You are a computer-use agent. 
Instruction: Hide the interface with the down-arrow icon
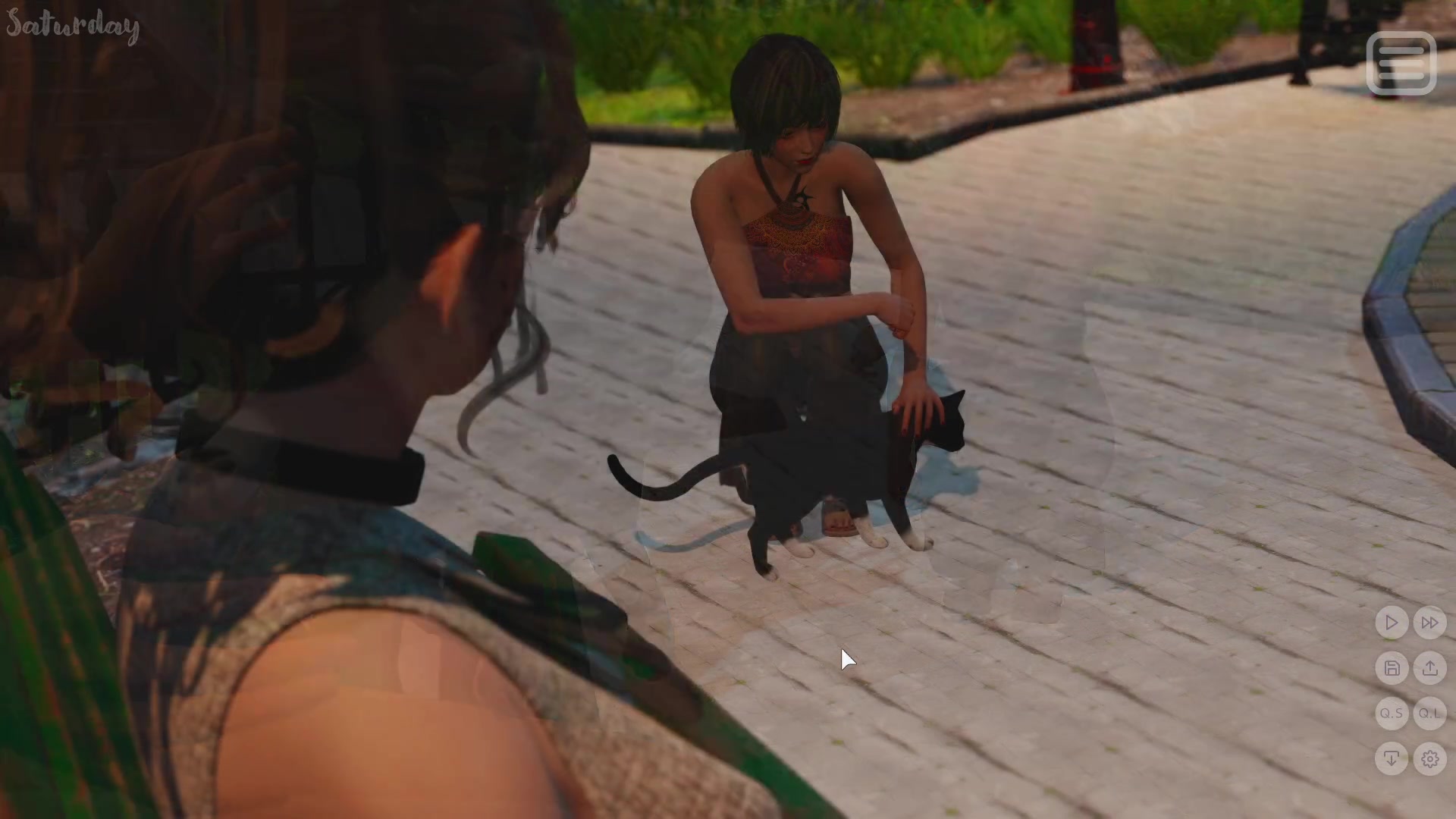point(1392,758)
